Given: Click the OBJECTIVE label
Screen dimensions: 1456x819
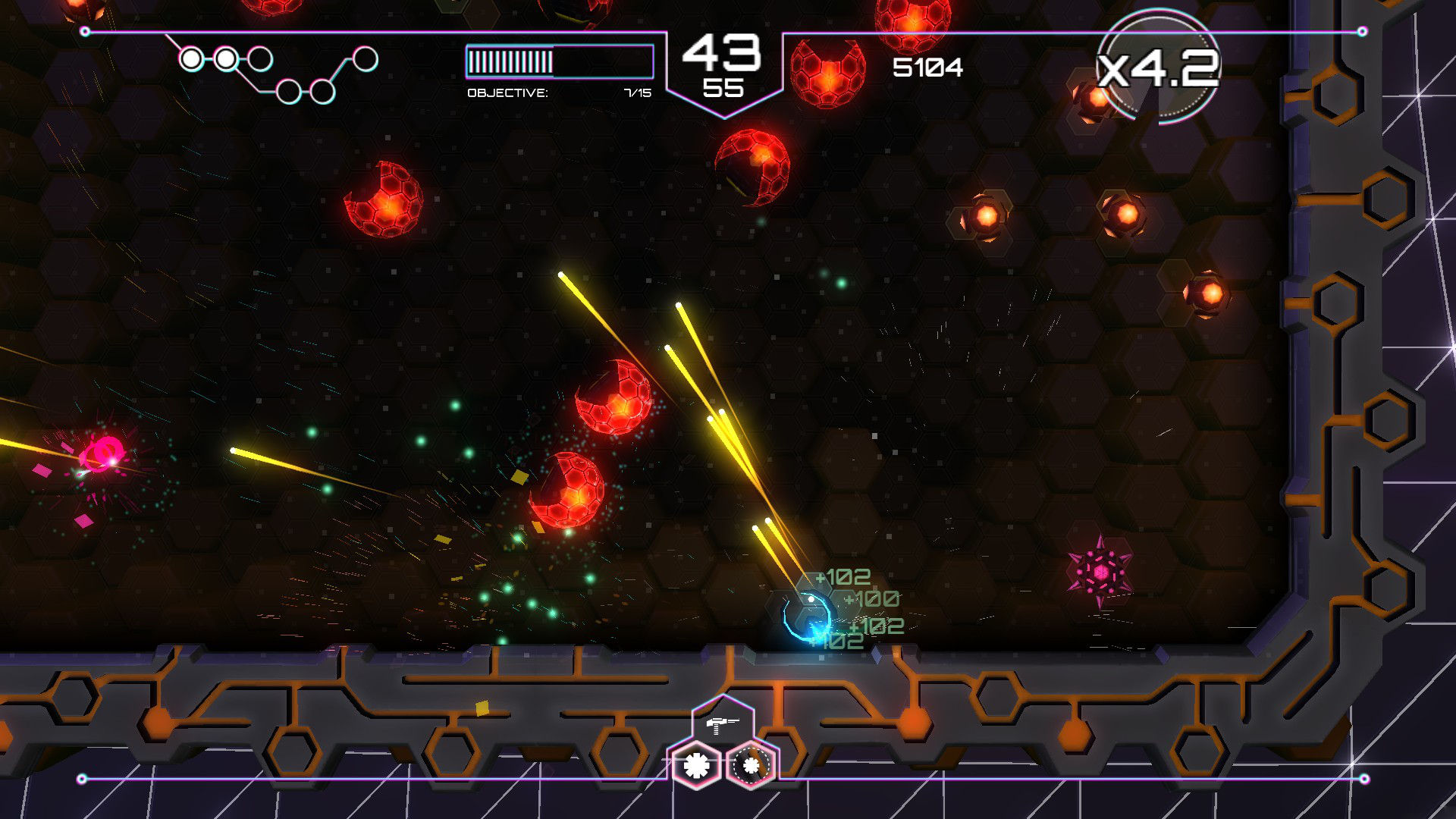Looking at the screenshot, I should 507,91.
